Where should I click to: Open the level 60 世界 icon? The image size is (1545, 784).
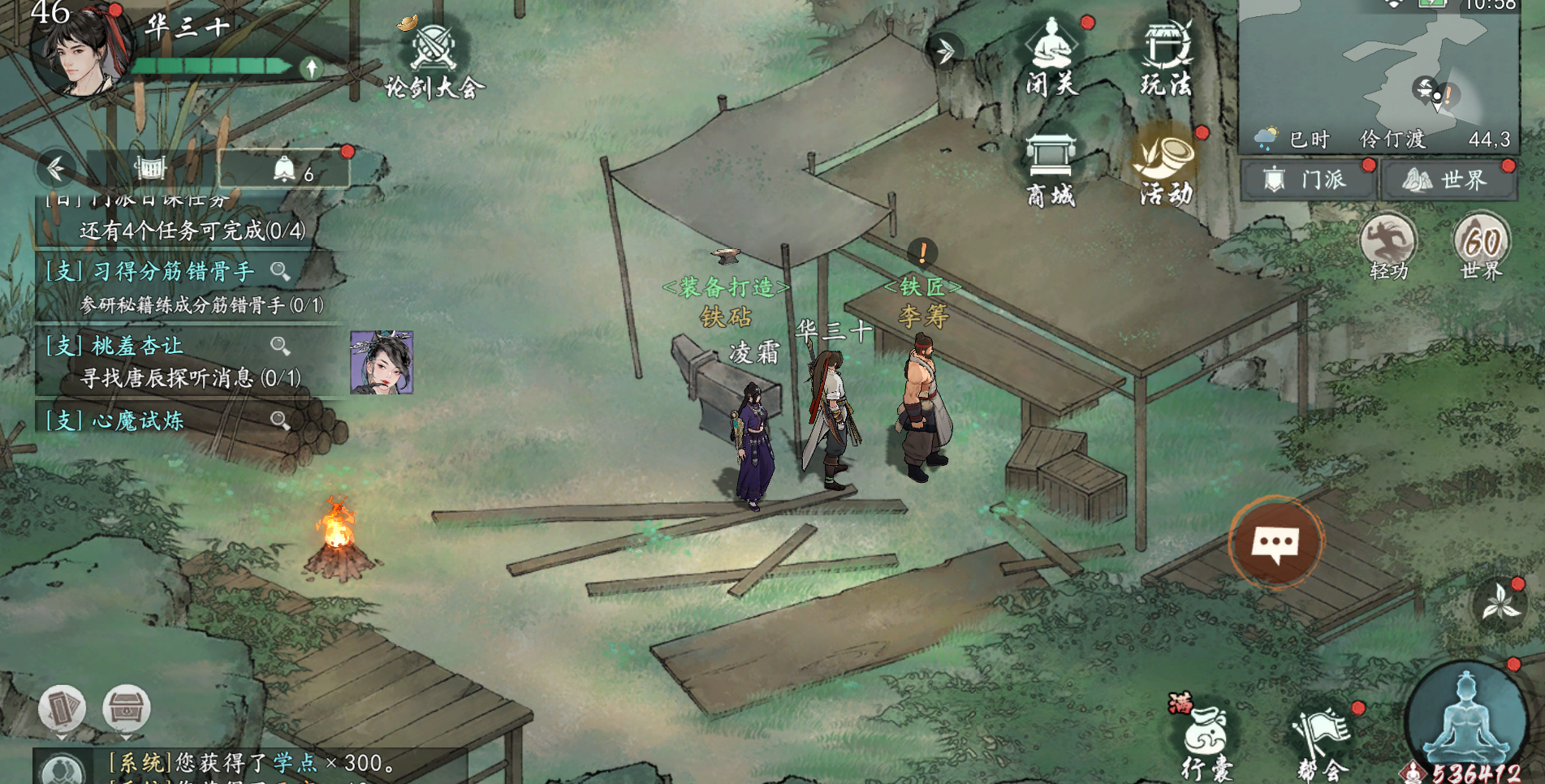click(x=1482, y=246)
